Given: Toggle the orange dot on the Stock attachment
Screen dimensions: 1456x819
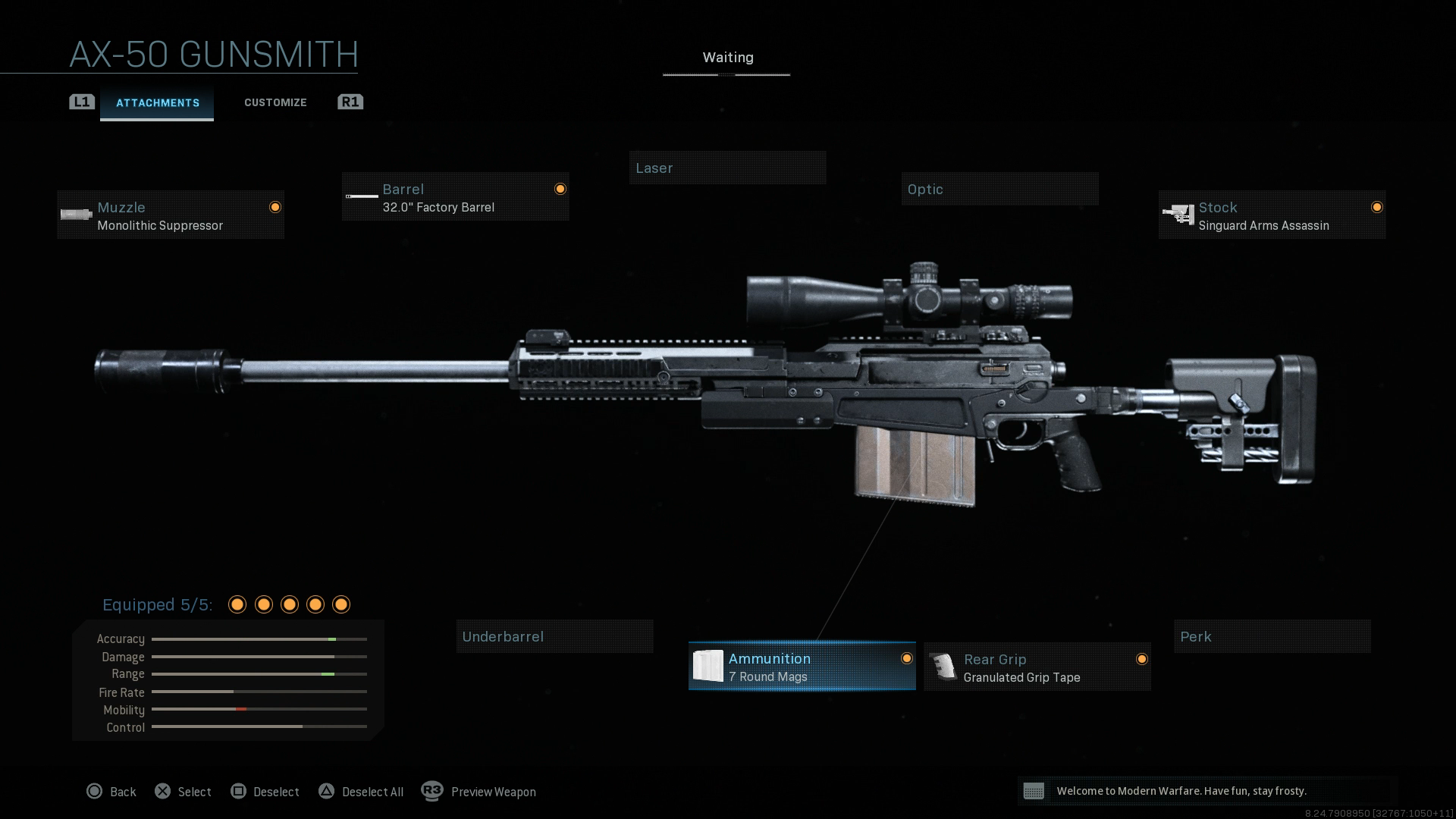Looking at the screenshot, I should tap(1377, 206).
